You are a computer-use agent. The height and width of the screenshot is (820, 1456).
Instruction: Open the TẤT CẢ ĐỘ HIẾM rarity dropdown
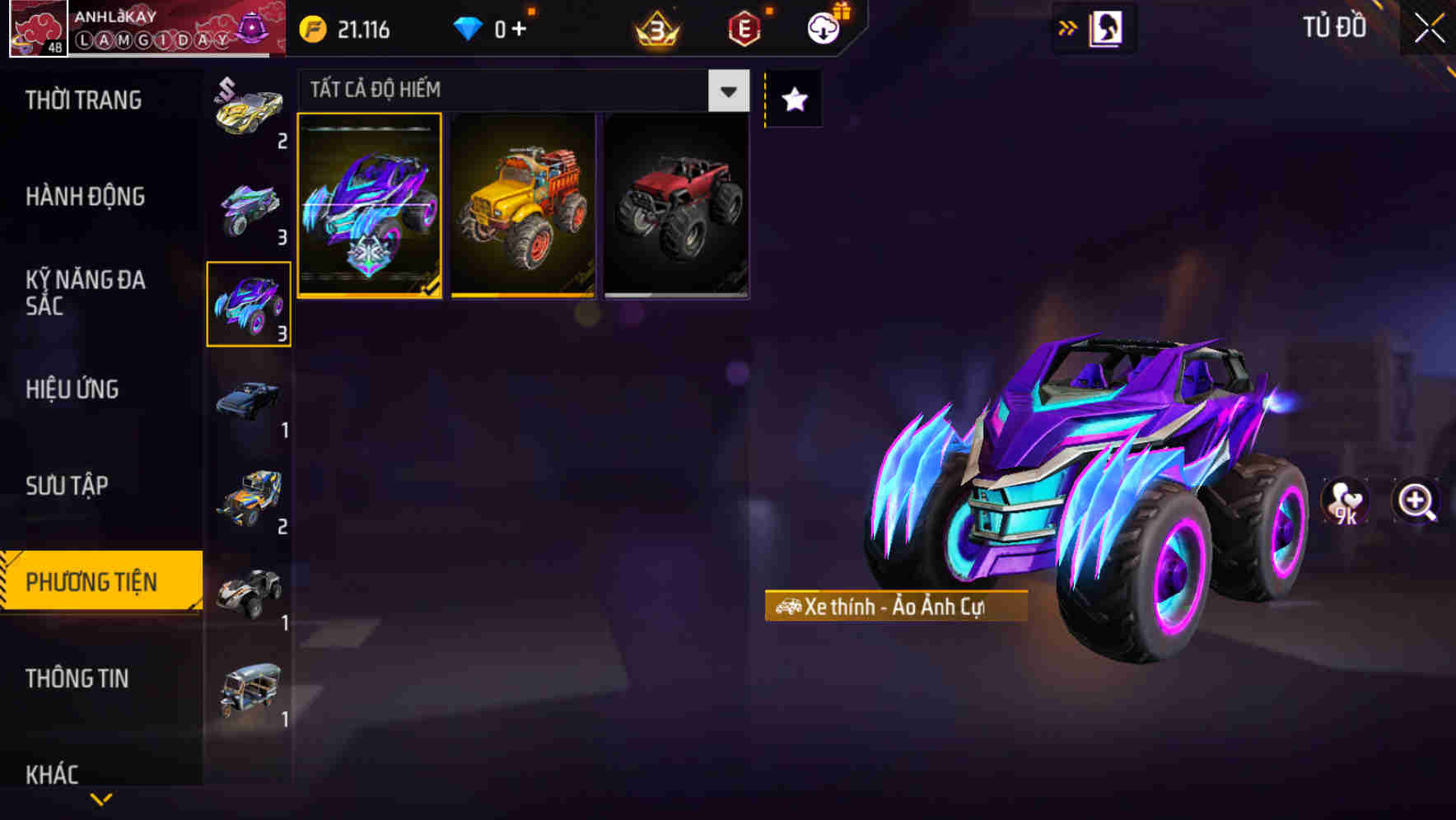[x=726, y=91]
